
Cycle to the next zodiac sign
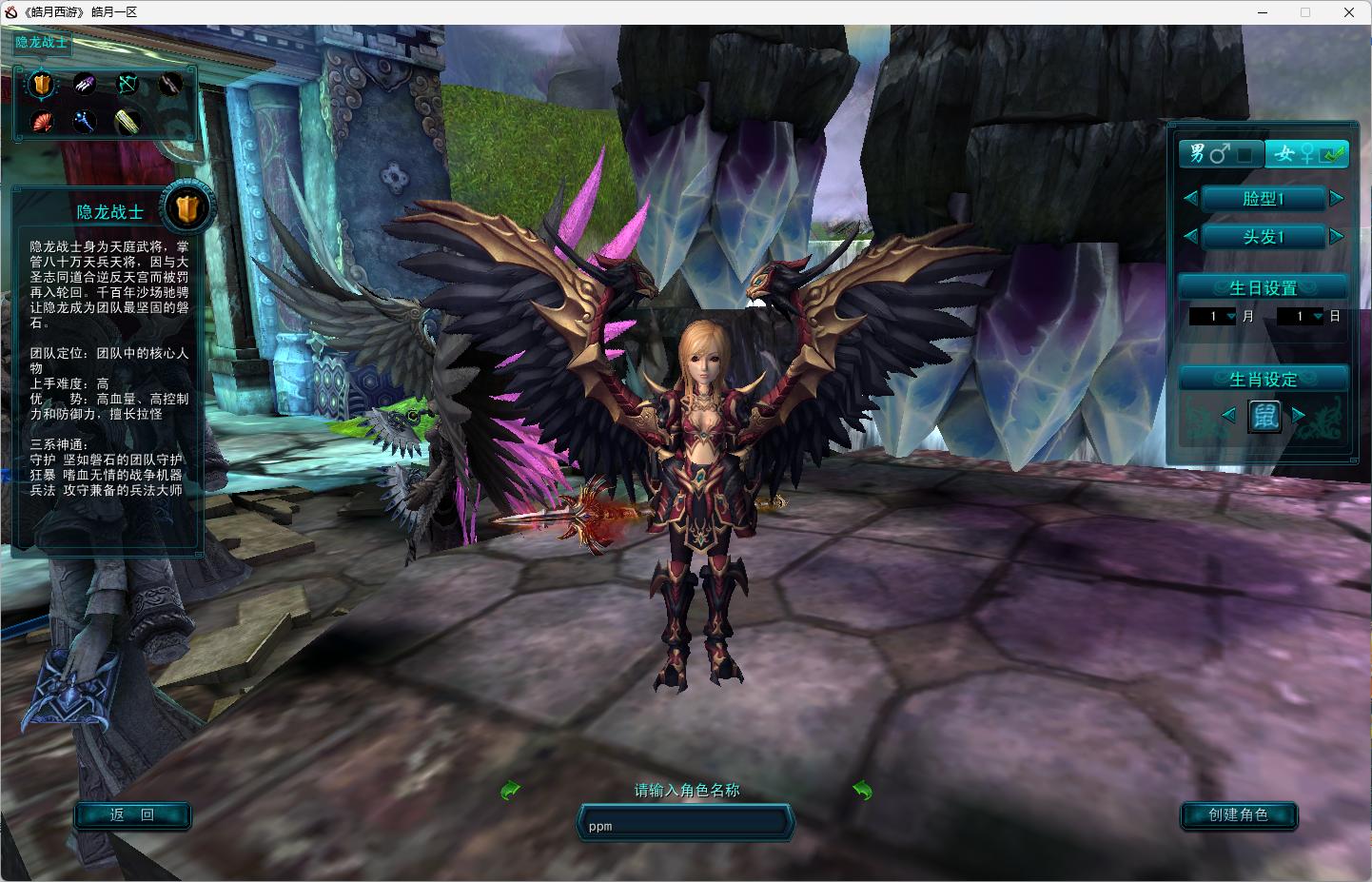(x=1299, y=415)
